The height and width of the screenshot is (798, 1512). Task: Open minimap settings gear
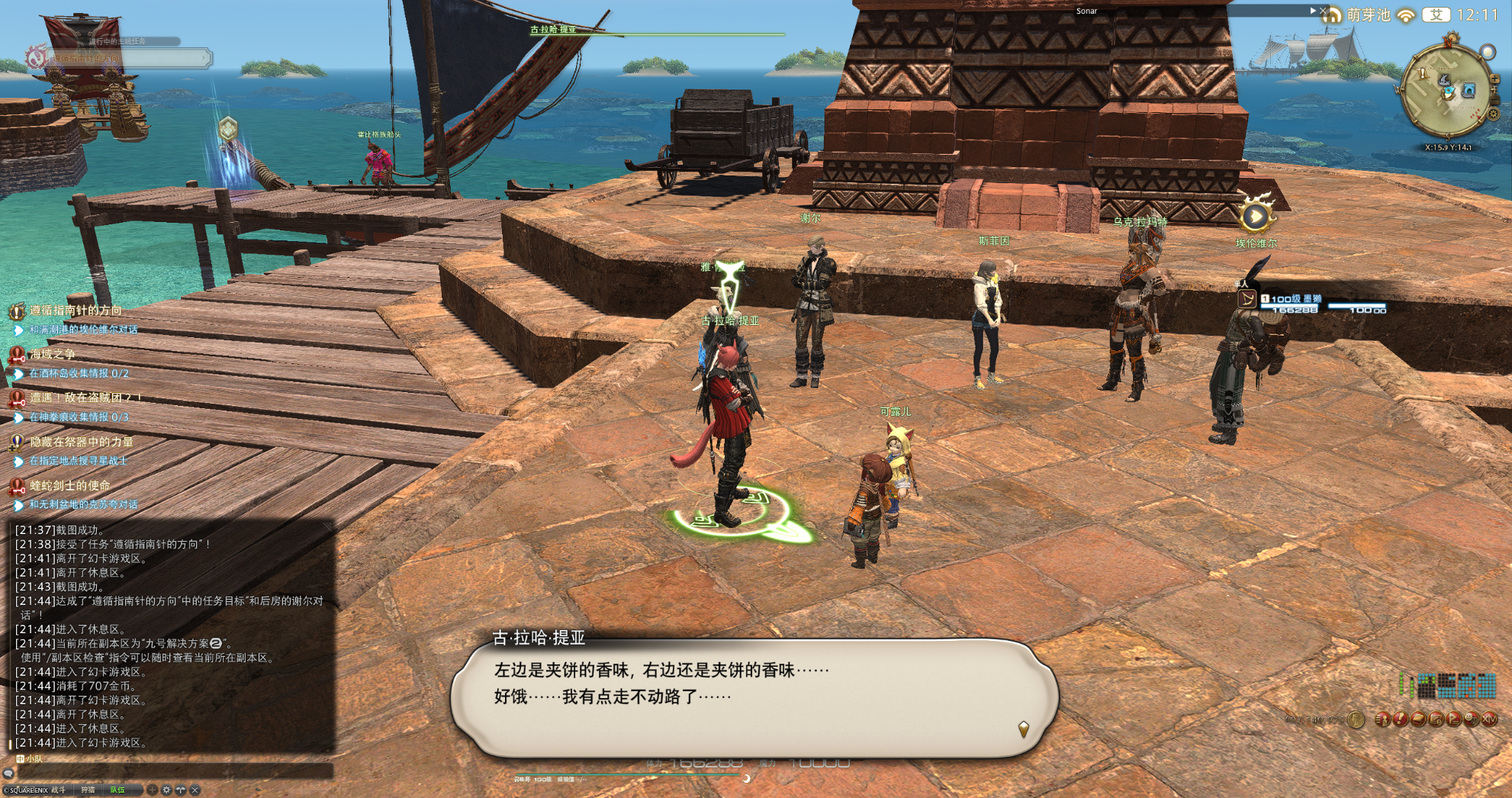[x=1494, y=114]
